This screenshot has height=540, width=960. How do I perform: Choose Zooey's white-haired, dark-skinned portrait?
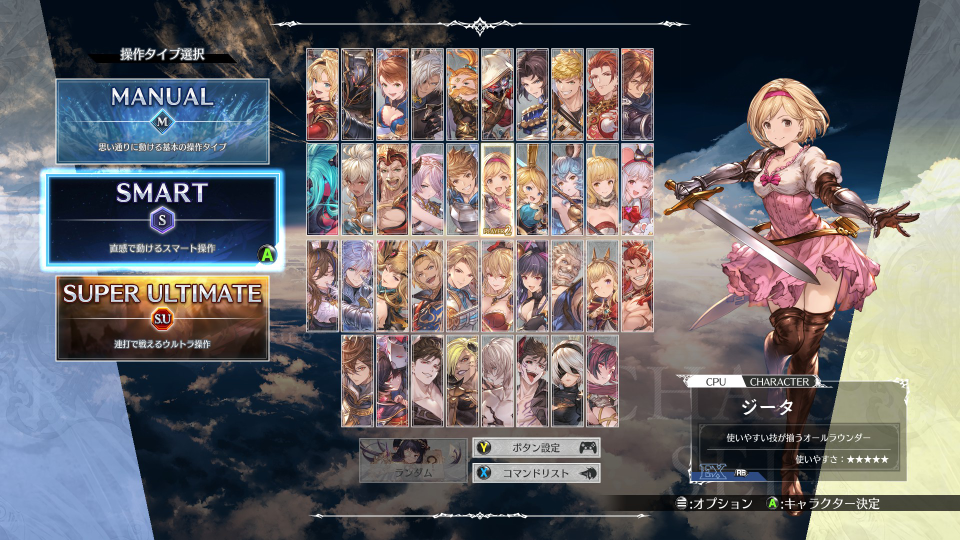(358, 189)
